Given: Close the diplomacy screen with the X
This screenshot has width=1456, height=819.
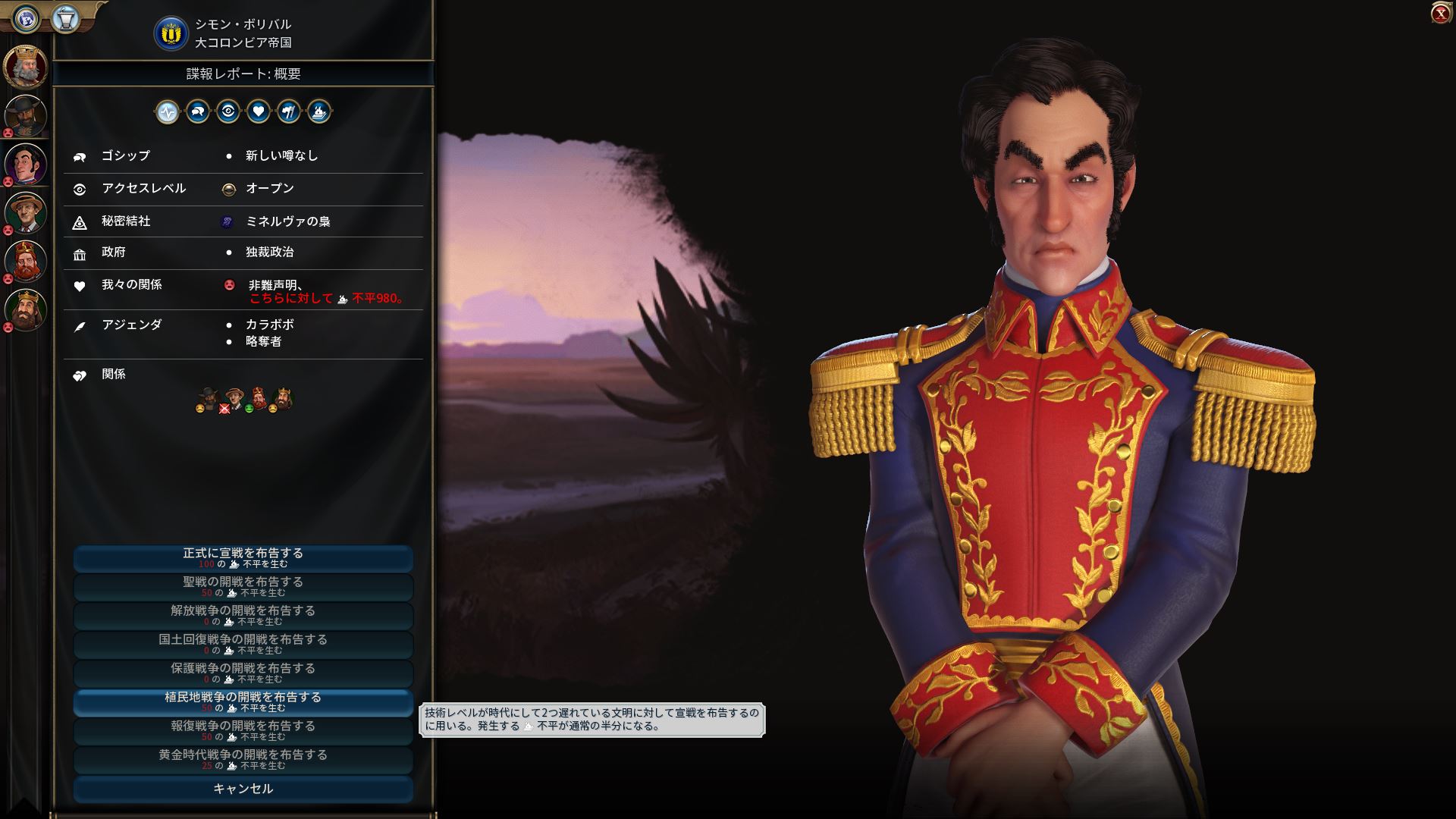Looking at the screenshot, I should click(1440, 14).
